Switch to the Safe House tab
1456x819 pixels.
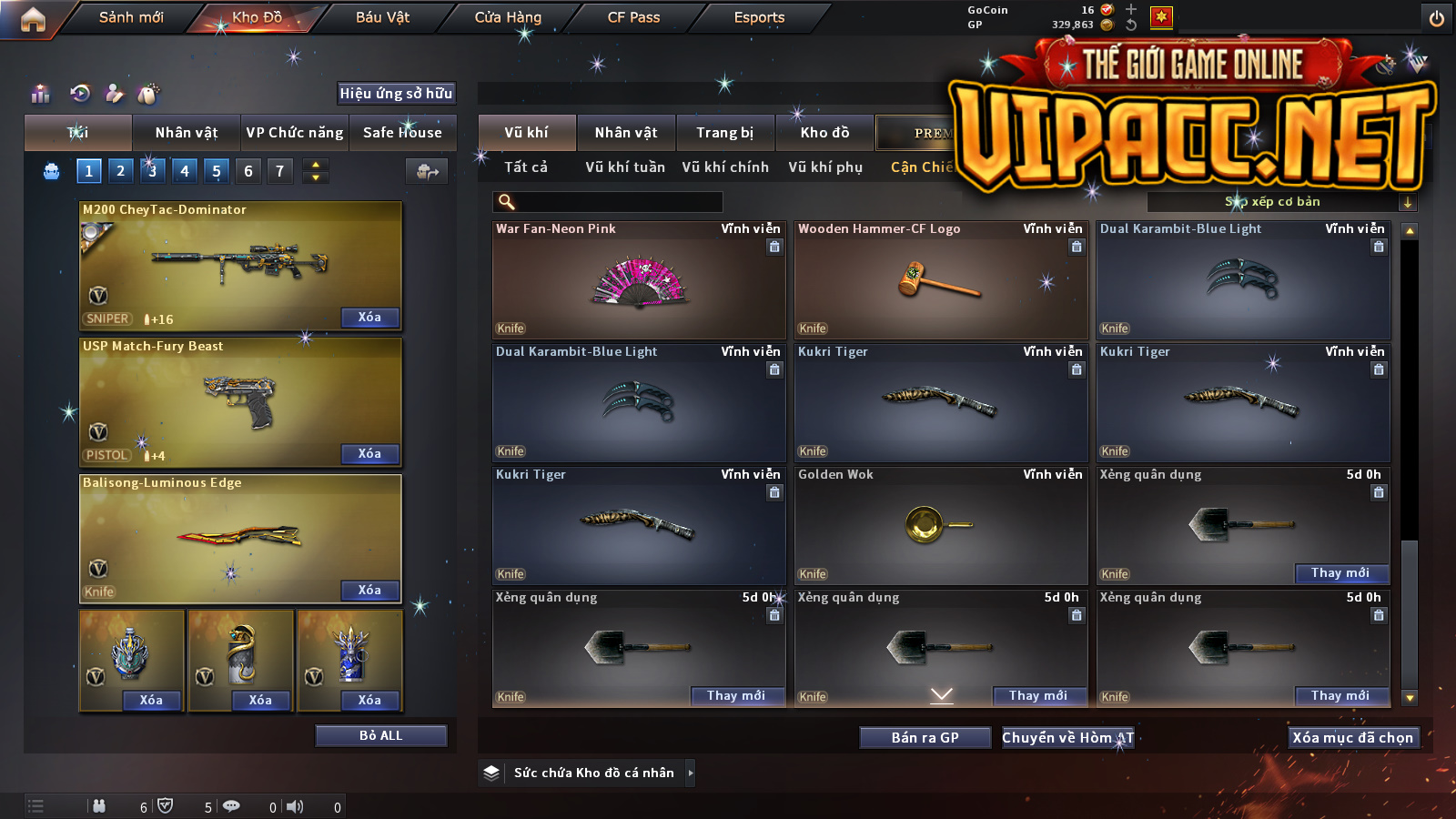pyautogui.click(x=402, y=133)
